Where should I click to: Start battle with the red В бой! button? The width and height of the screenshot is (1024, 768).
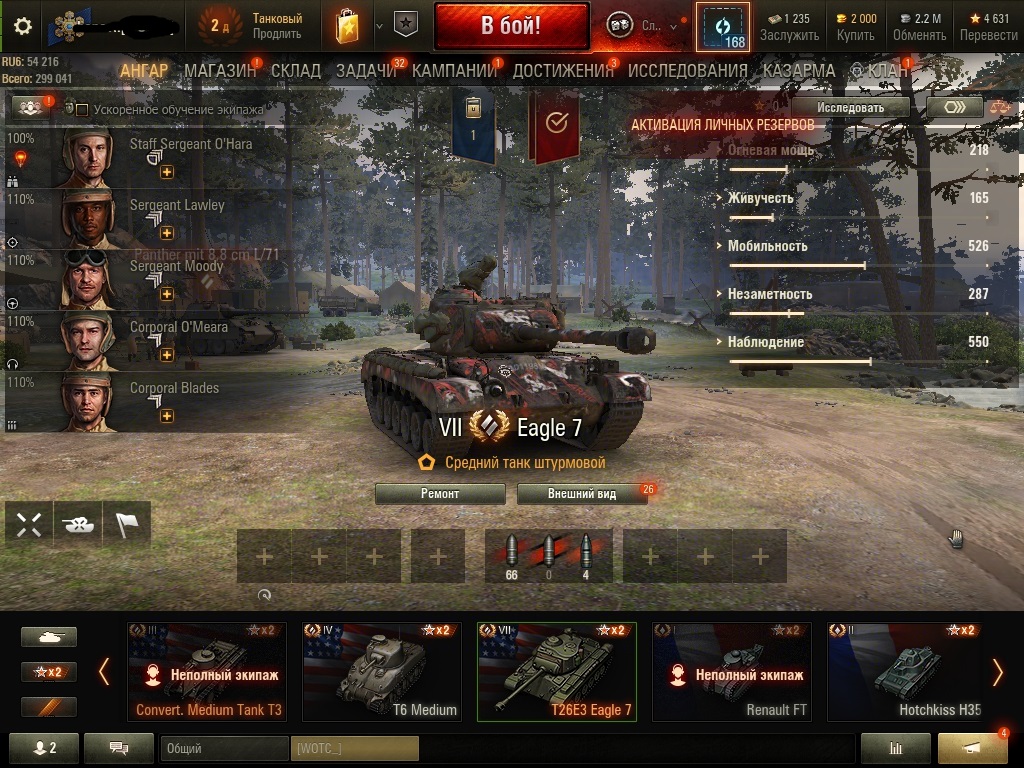click(x=511, y=26)
